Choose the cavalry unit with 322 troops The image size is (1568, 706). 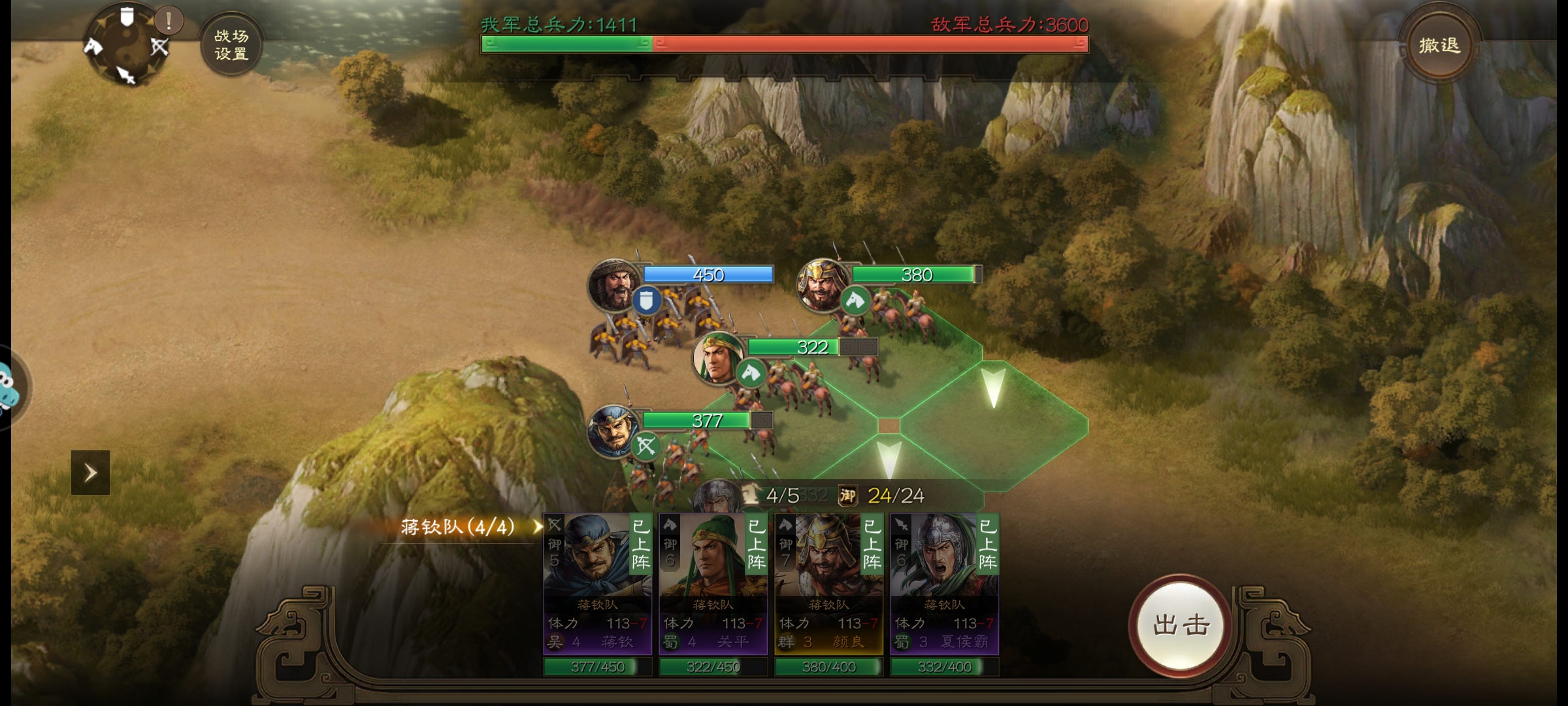click(x=718, y=358)
